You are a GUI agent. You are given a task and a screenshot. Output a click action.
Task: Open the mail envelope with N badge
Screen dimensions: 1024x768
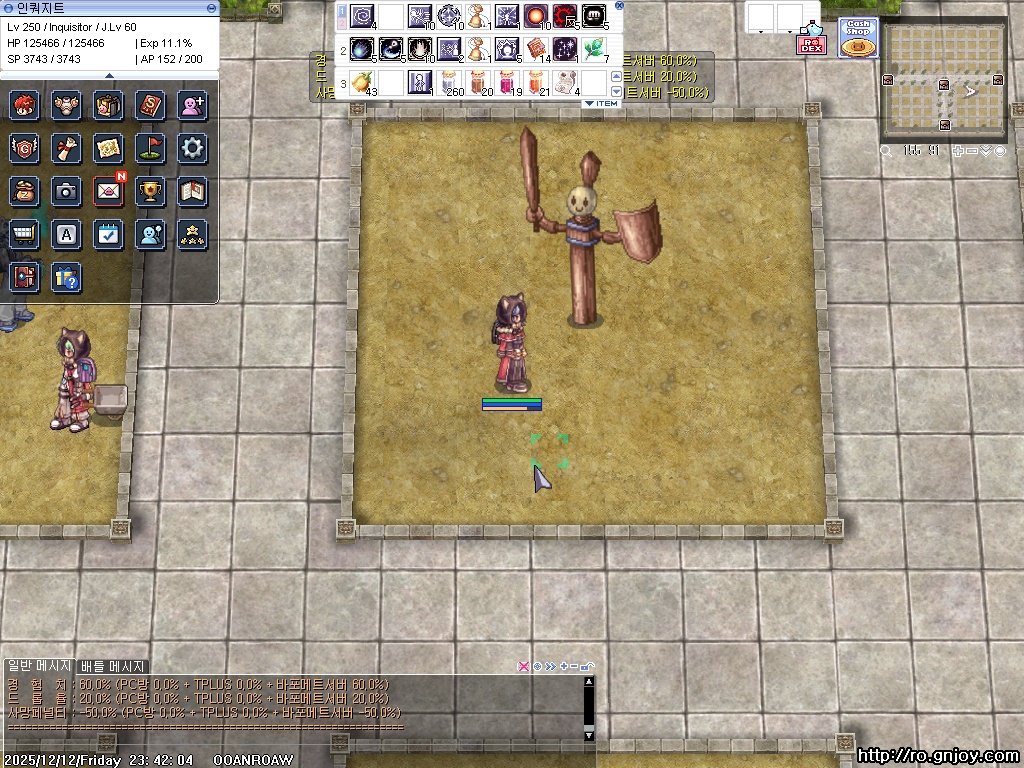click(108, 190)
